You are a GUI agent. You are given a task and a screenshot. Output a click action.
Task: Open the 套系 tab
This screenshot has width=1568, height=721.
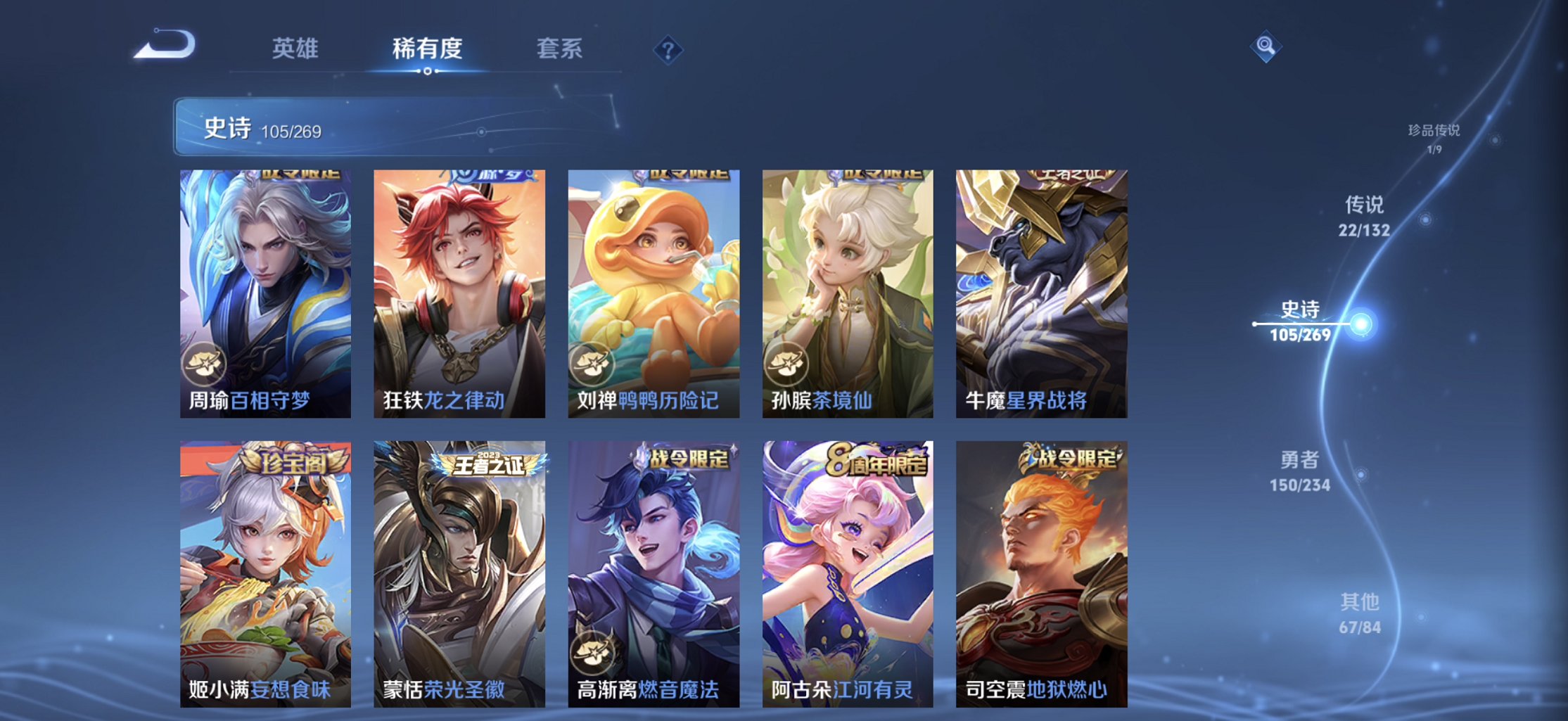coord(559,49)
